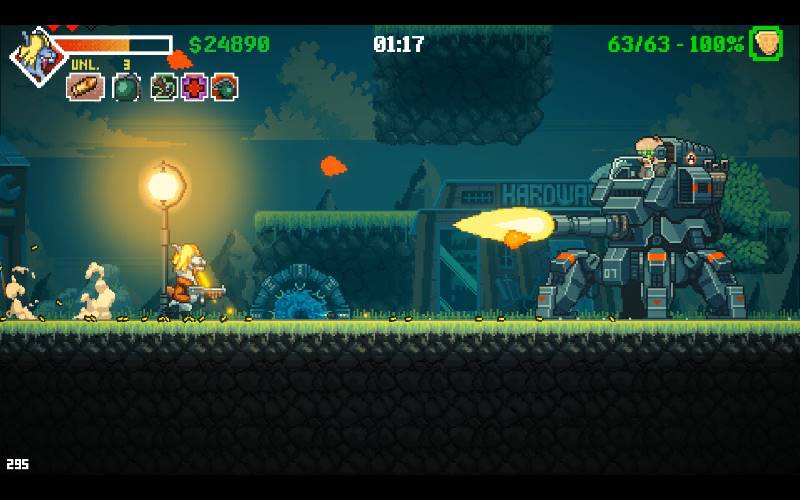800x500 pixels.
Task: Click the green-framed enemy face icon
Action: pos(766,44)
